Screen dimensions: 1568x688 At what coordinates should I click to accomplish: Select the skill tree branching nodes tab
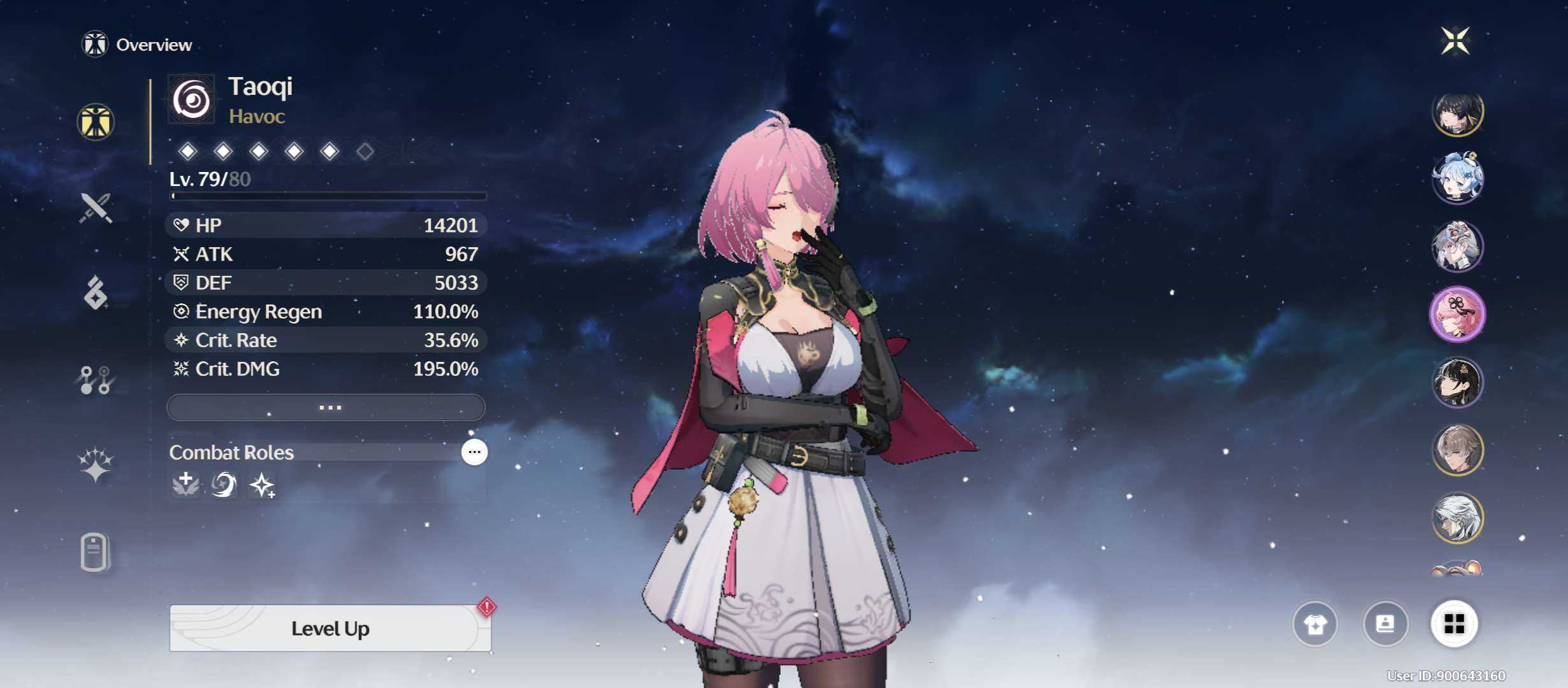point(96,380)
